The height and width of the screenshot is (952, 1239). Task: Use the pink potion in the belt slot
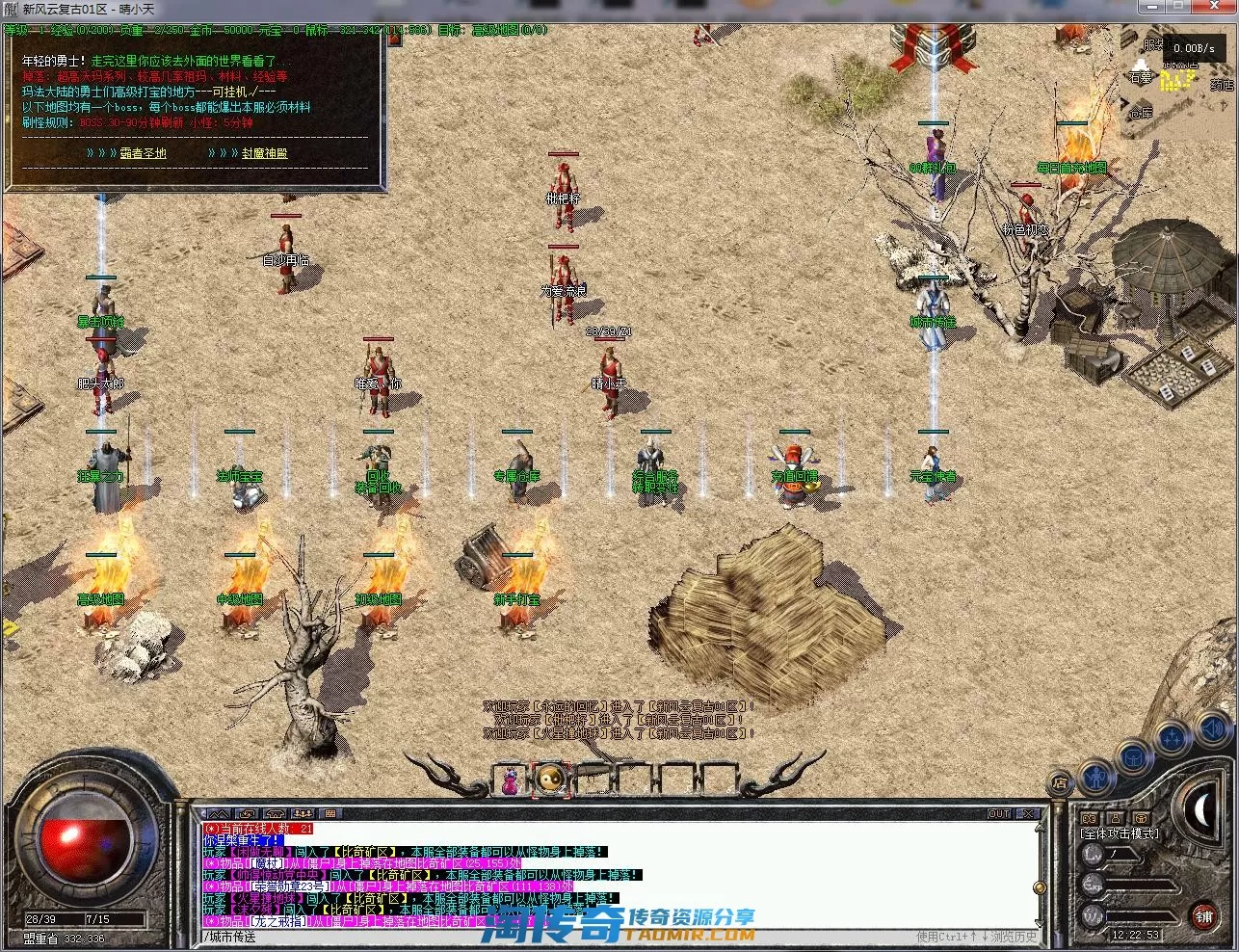click(510, 780)
